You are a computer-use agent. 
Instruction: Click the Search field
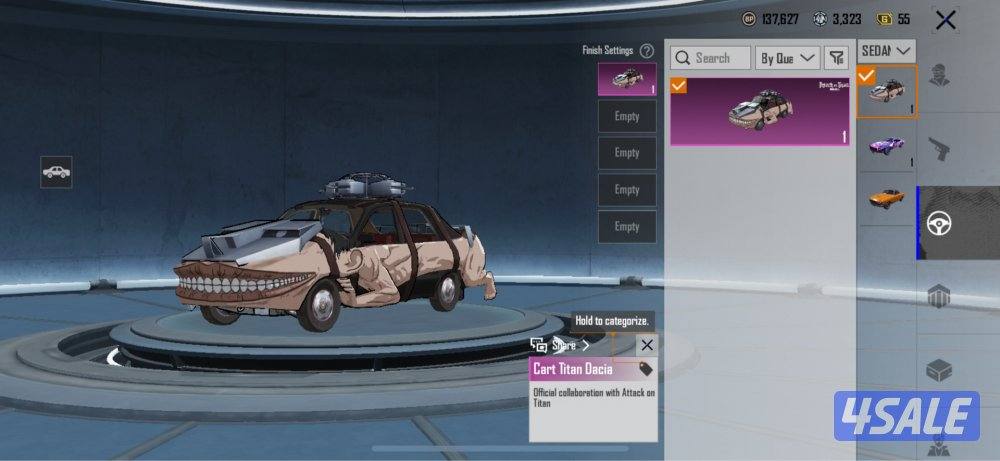click(x=710, y=58)
